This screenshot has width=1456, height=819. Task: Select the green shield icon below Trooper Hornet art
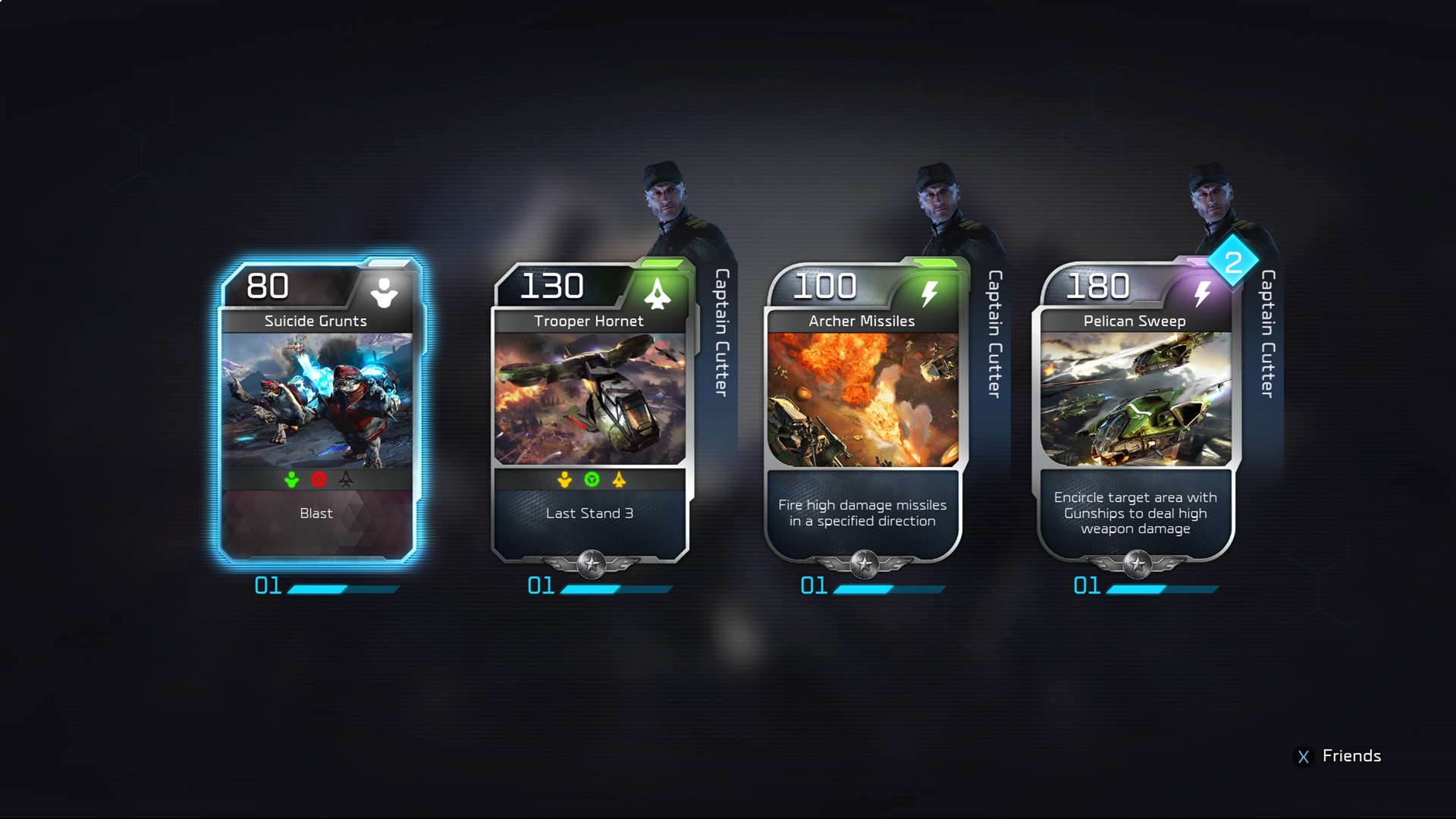(591, 479)
